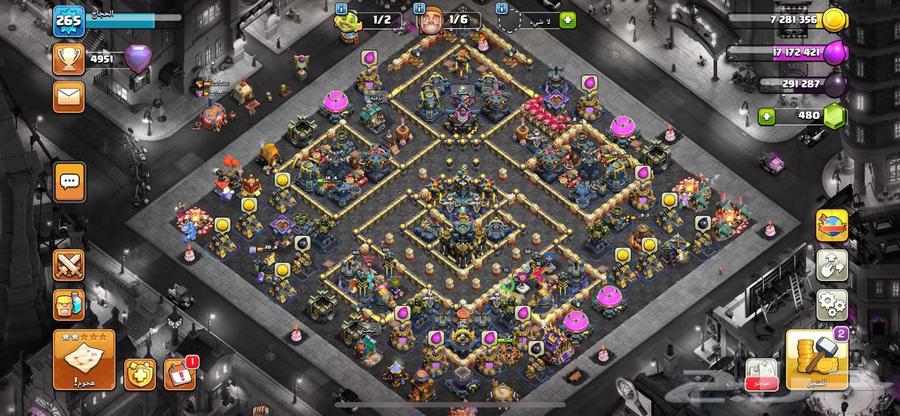
Task: Open the crossed swords clan war button
Action: point(69,267)
